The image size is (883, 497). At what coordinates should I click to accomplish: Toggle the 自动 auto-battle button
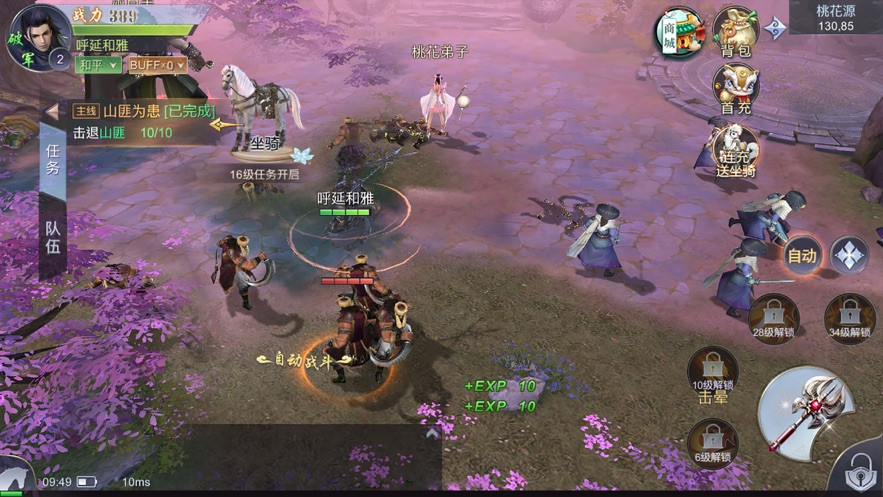coord(802,255)
